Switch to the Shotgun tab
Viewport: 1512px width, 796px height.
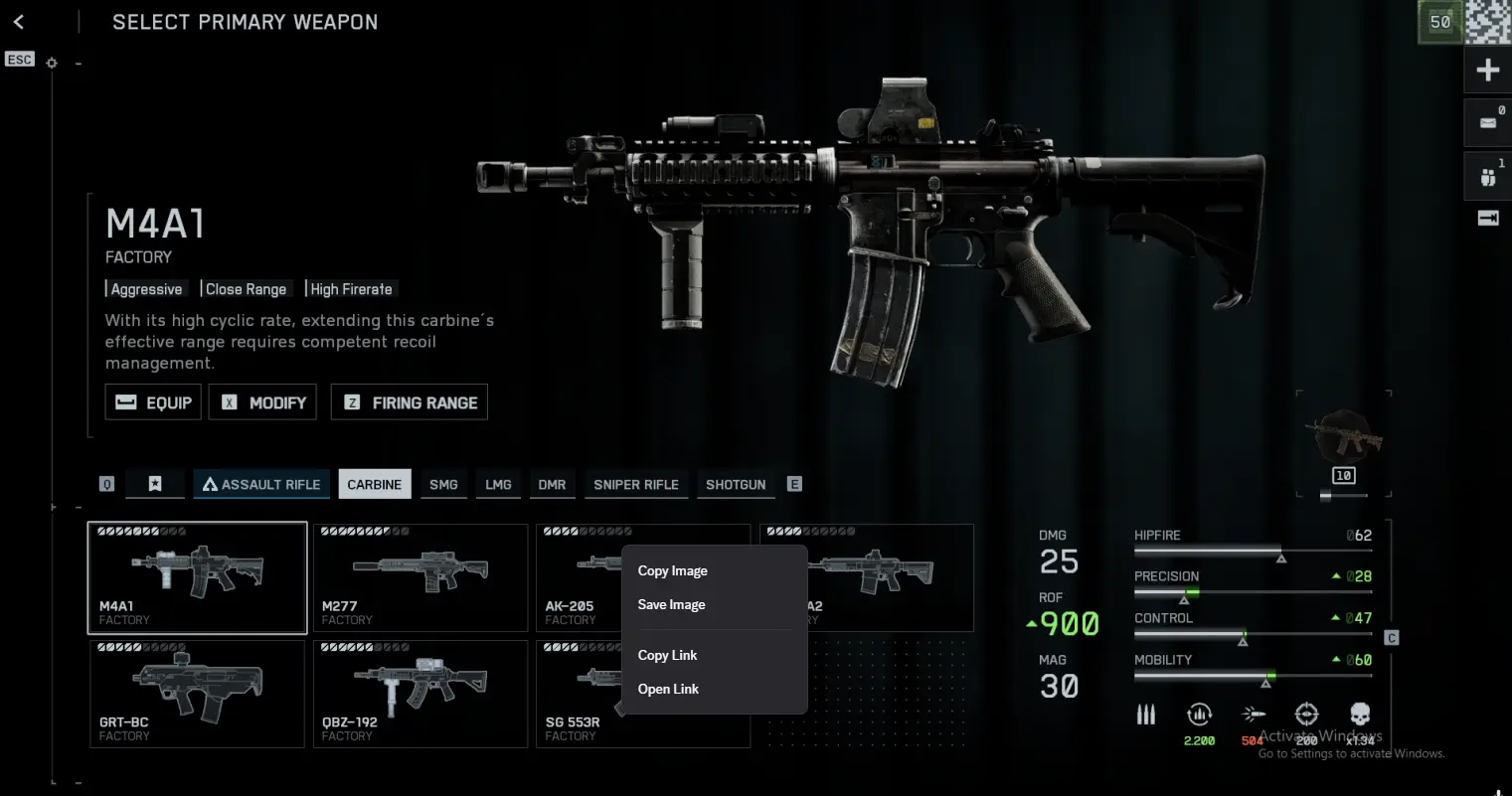click(x=736, y=485)
